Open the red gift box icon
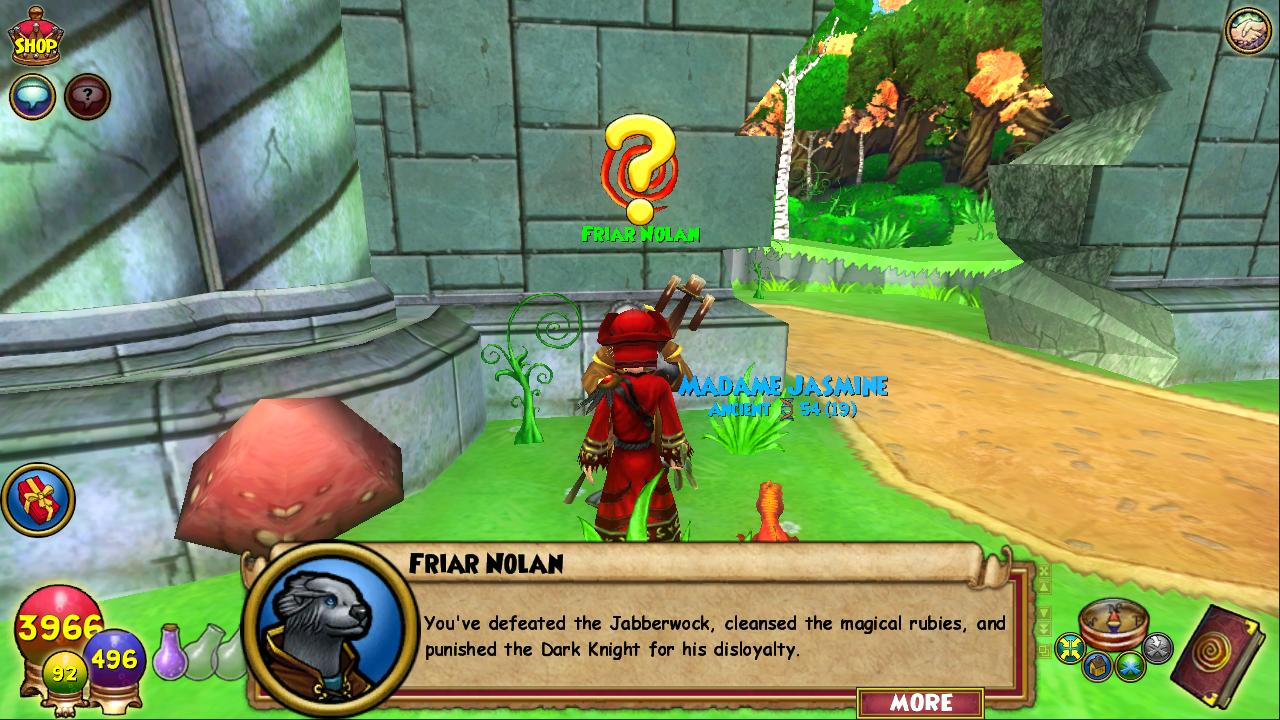Screen dimensions: 1280x720 coord(38,498)
